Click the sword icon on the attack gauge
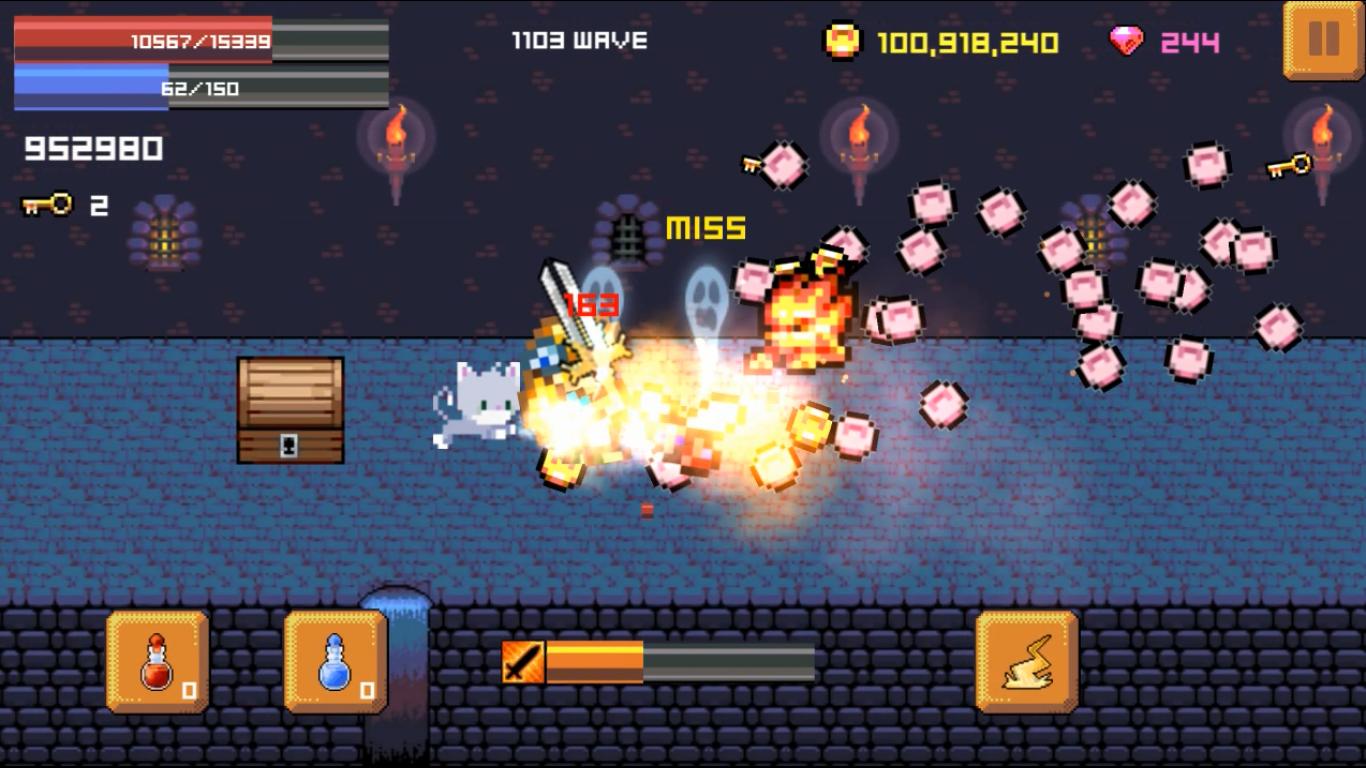 point(524,659)
